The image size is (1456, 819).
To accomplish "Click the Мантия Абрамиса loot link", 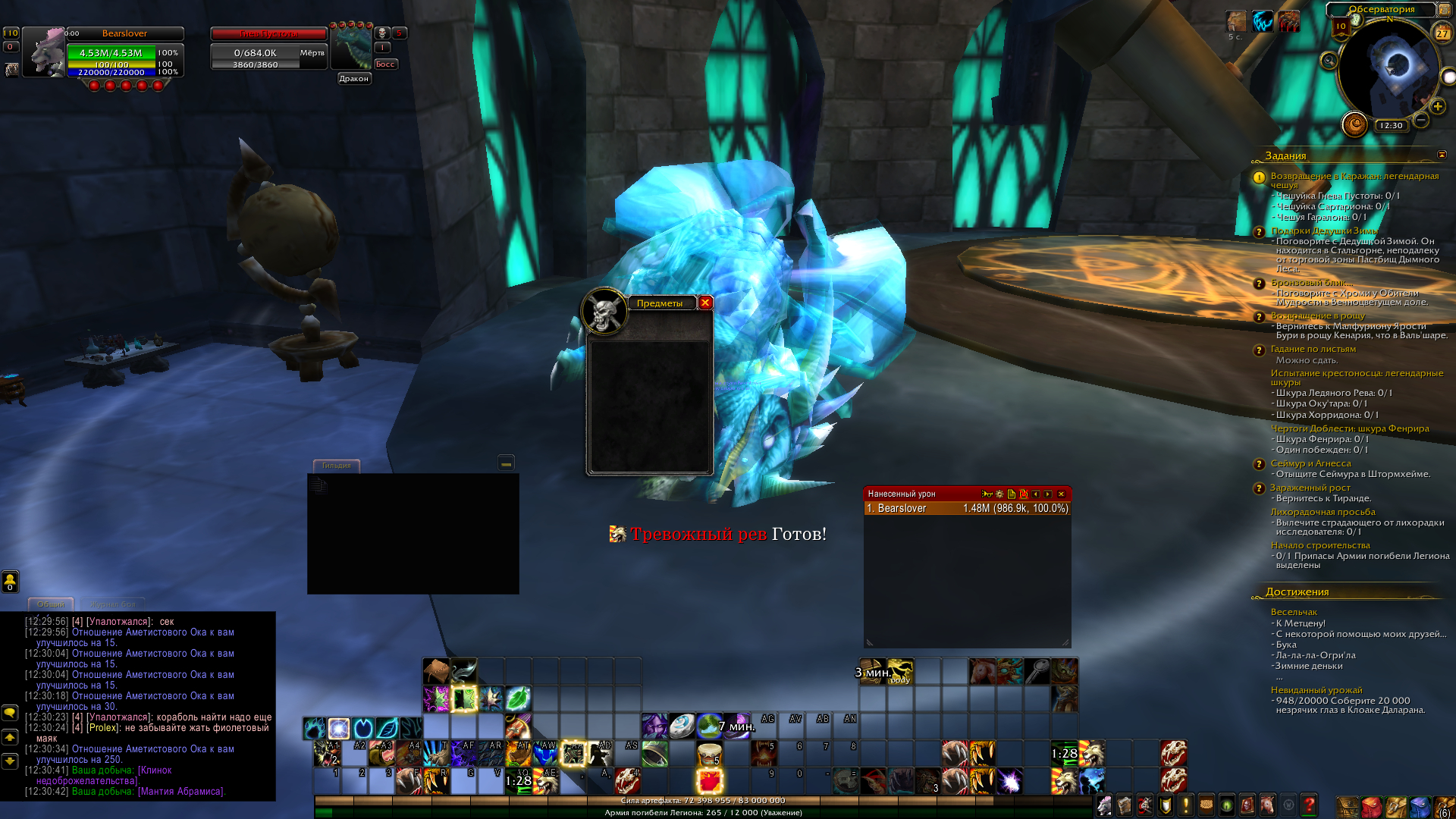I will [x=180, y=792].
